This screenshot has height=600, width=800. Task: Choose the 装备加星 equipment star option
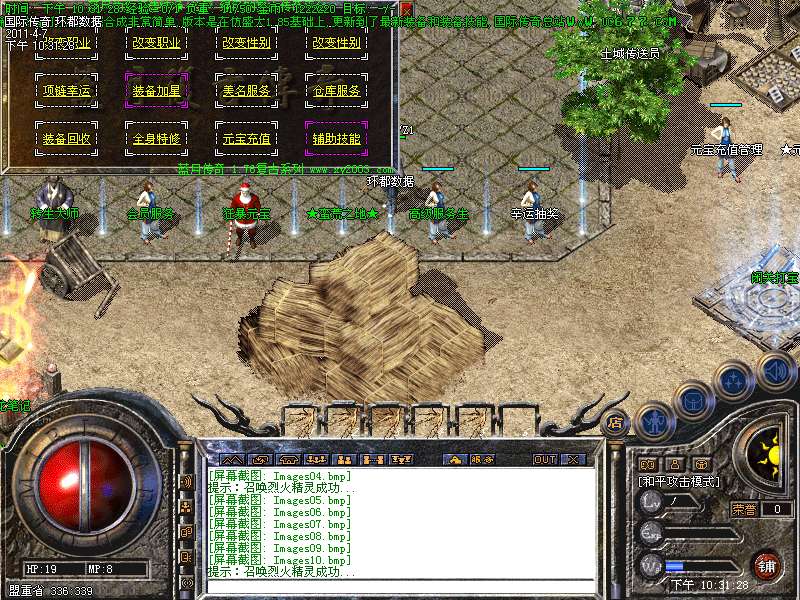pyautogui.click(x=156, y=91)
